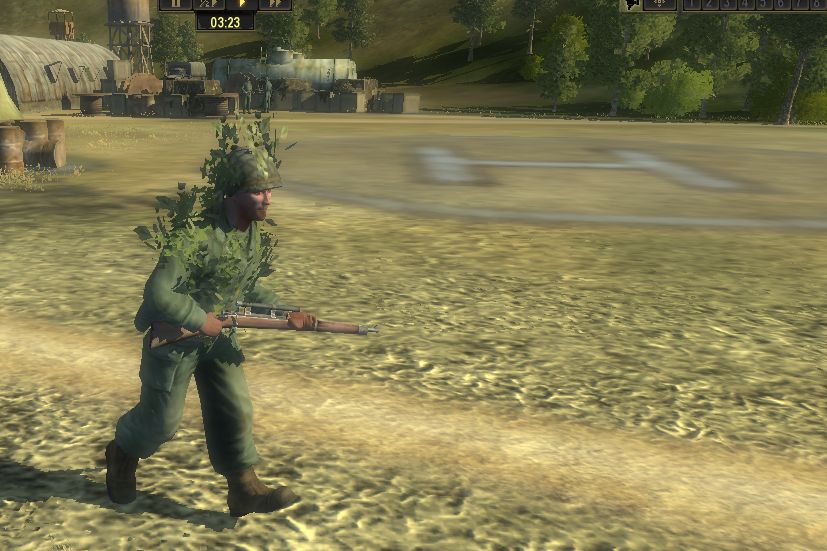Image resolution: width=827 pixels, height=551 pixels.
Task: Activate the fast-forward speed button
Action: click(x=275, y=4)
